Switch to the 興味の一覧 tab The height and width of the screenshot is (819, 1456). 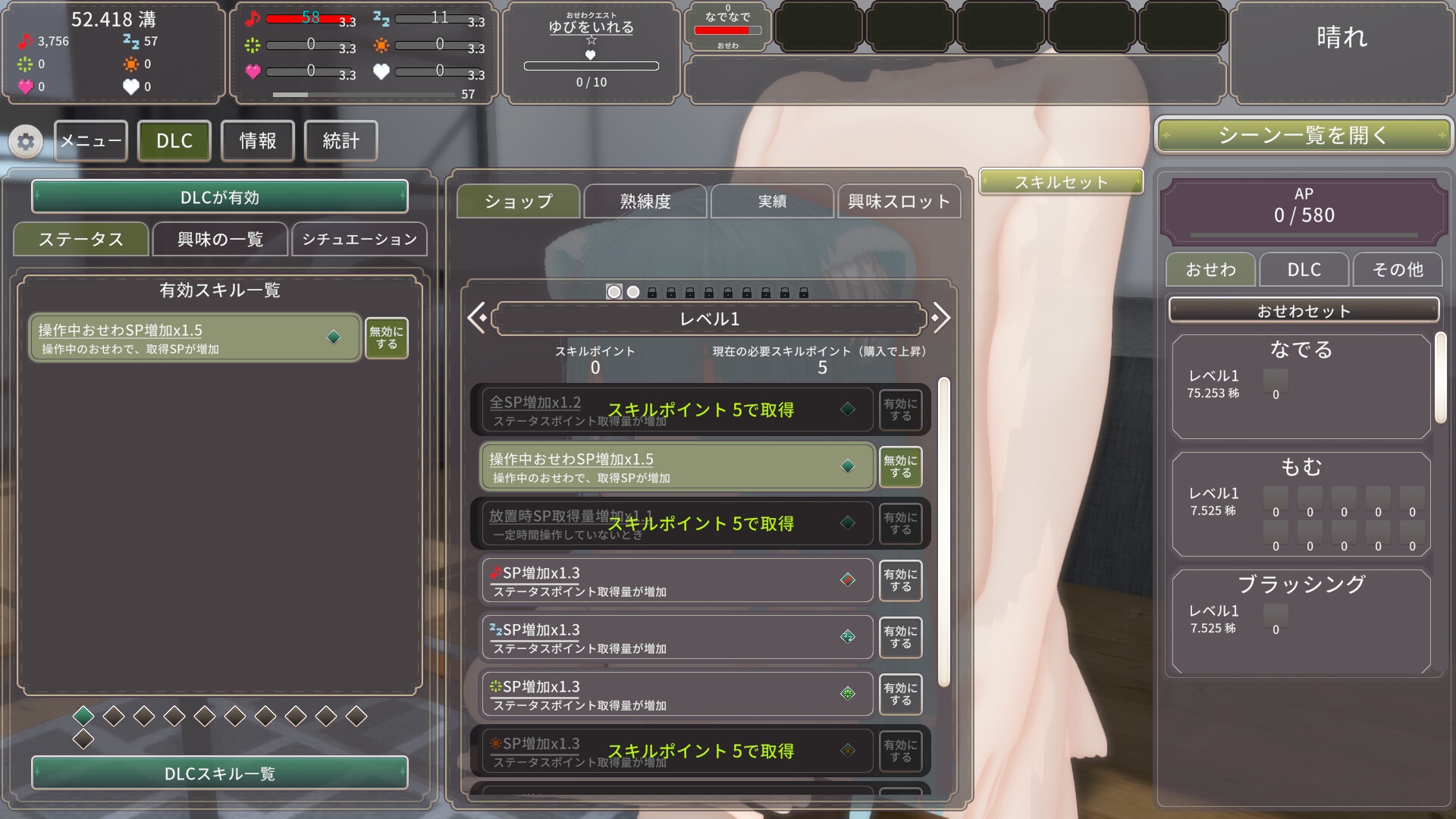[220, 240]
